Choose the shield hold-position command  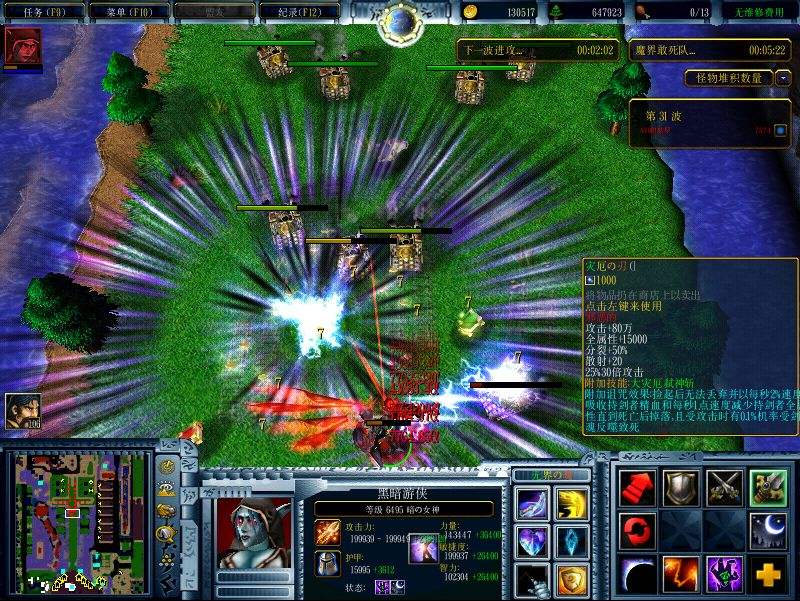click(x=681, y=487)
